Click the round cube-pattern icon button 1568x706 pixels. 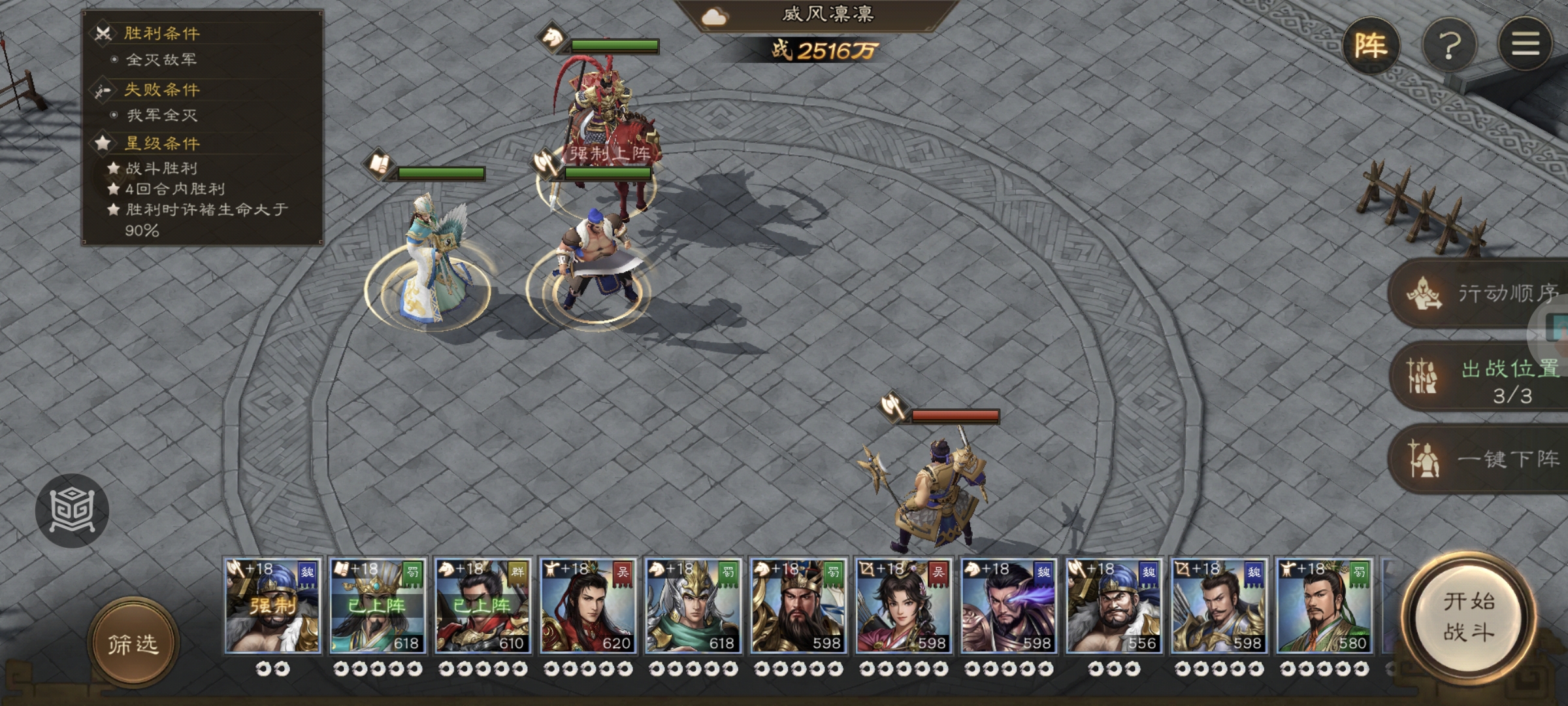coord(72,510)
